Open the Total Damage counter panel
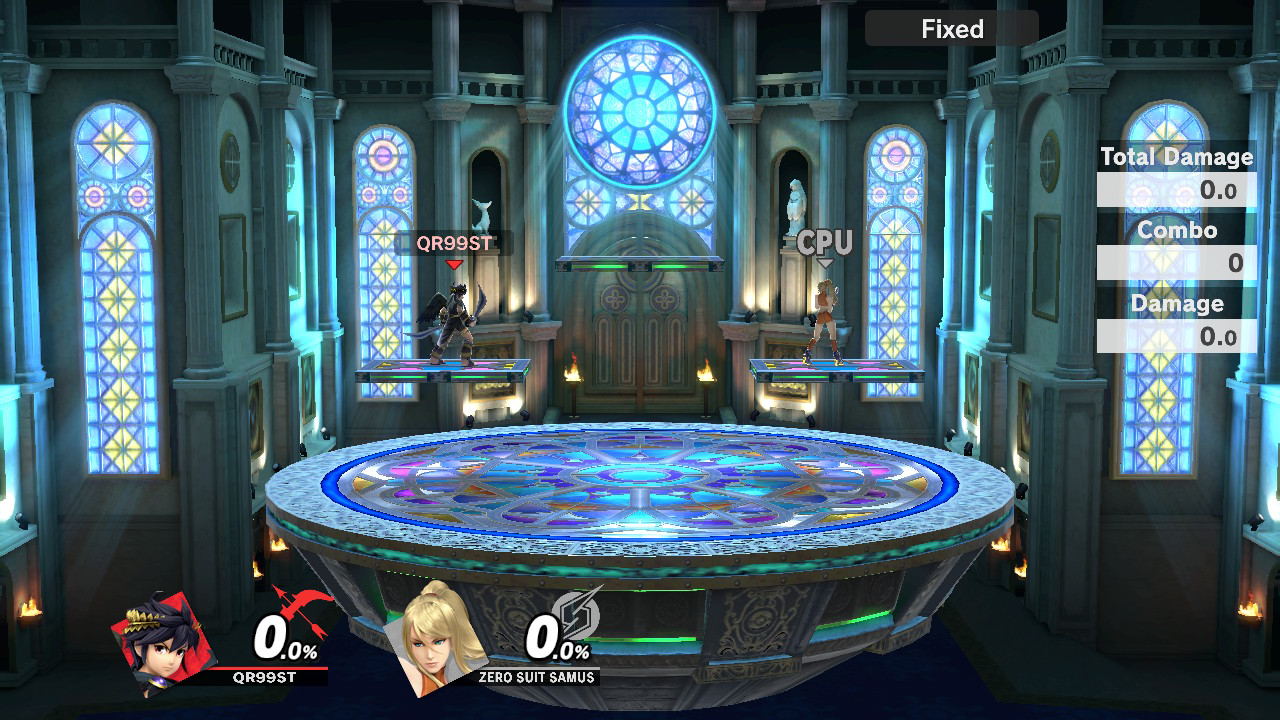The image size is (1280, 720). click(x=1176, y=157)
